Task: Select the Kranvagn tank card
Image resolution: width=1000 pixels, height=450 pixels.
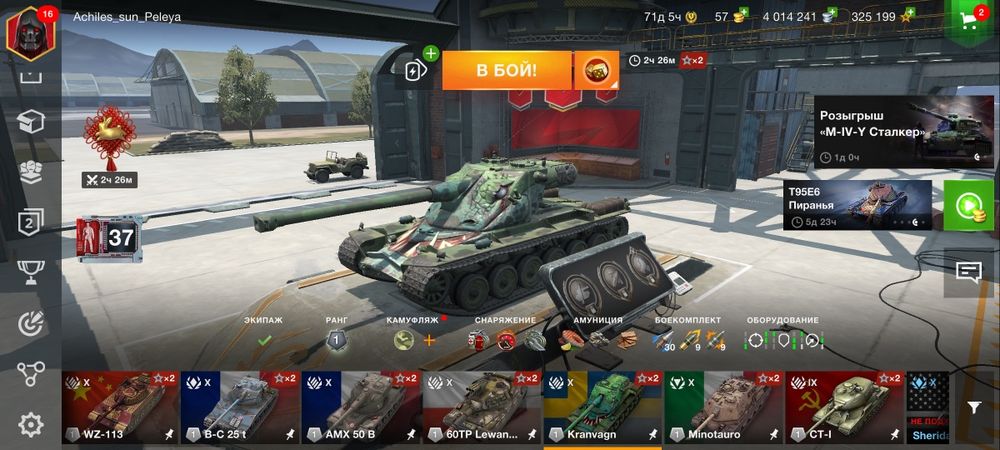Action: [603, 407]
